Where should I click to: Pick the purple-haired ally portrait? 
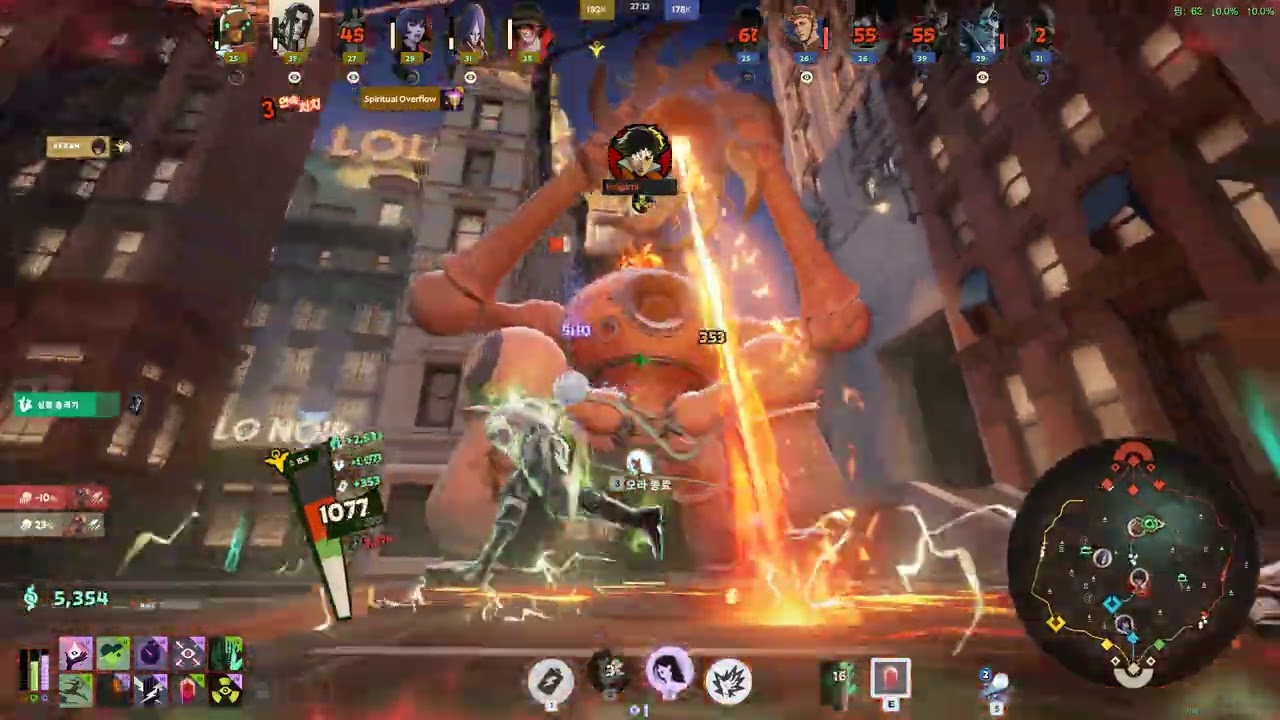click(x=470, y=30)
